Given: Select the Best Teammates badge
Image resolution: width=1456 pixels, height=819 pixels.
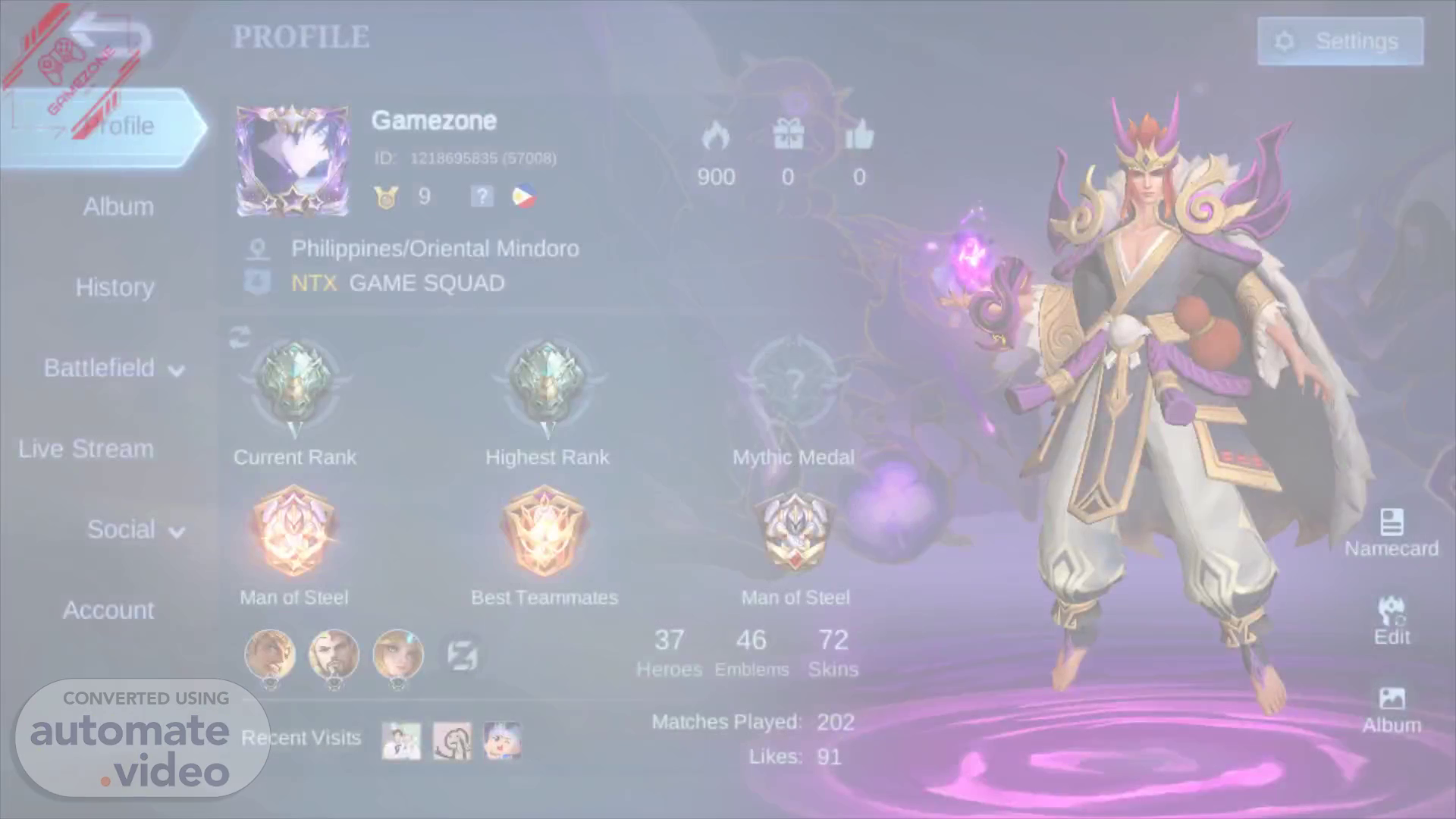Looking at the screenshot, I should pos(544,531).
